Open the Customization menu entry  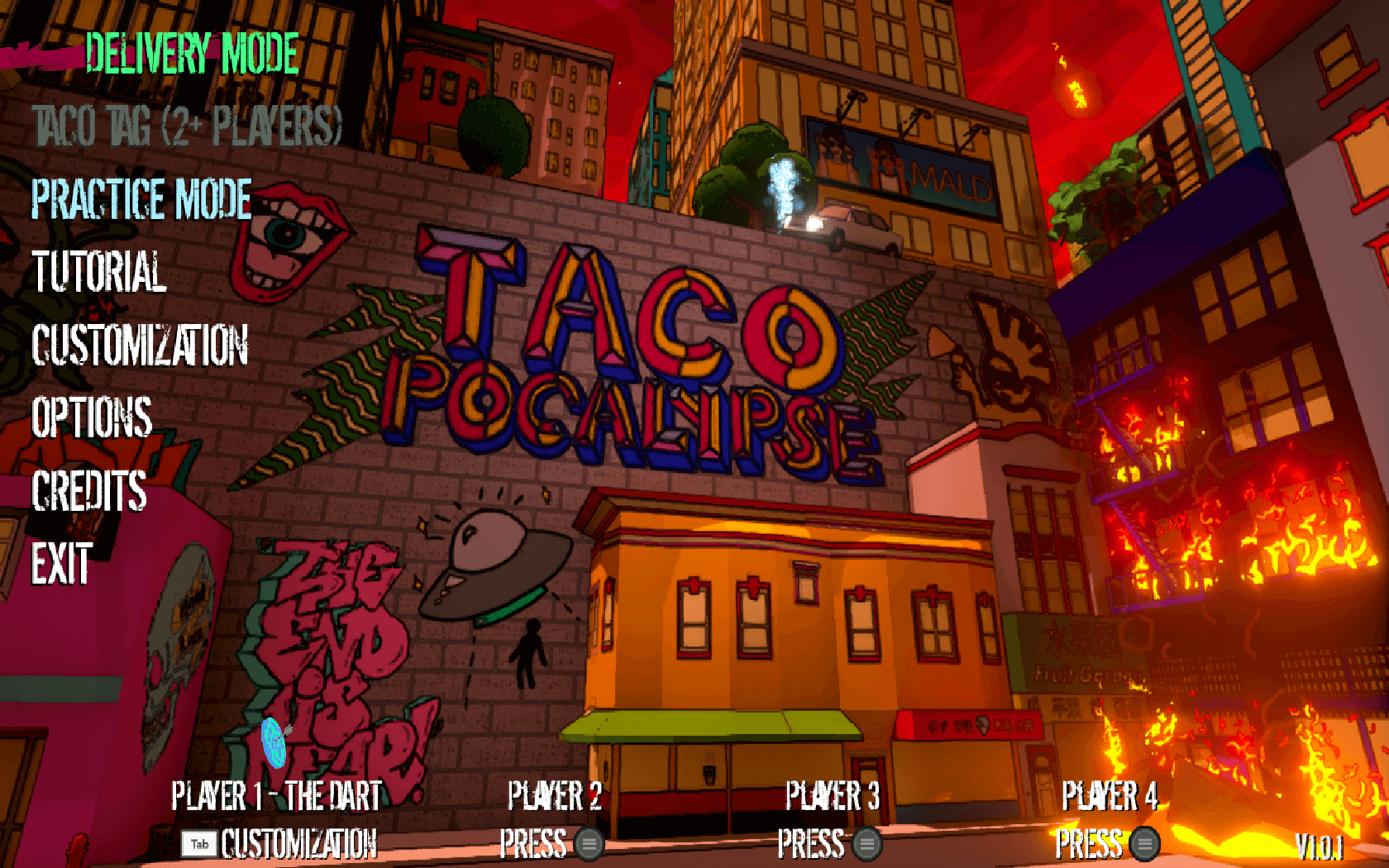pyautogui.click(x=140, y=345)
